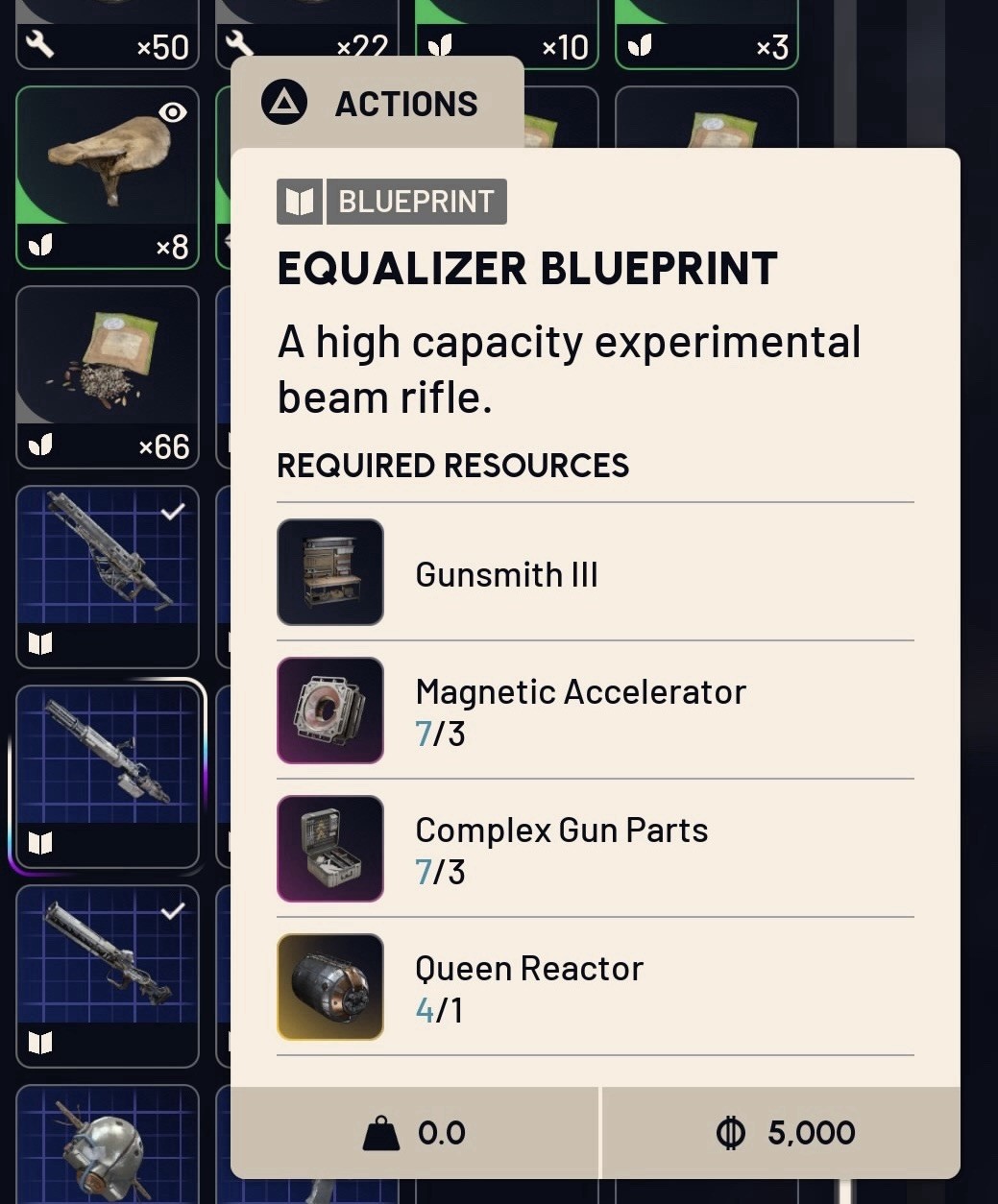Screen dimensions: 998x1204
Task: Click the Complex Gun Parts resource icon
Action: [x=330, y=849]
